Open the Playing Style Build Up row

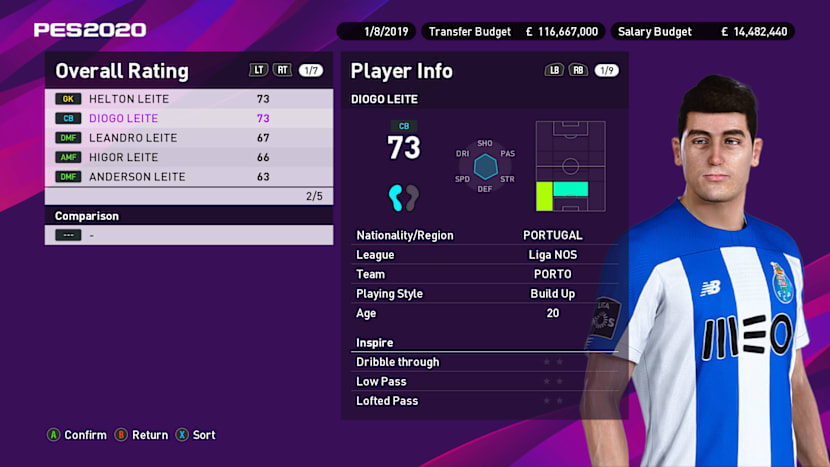point(484,294)
